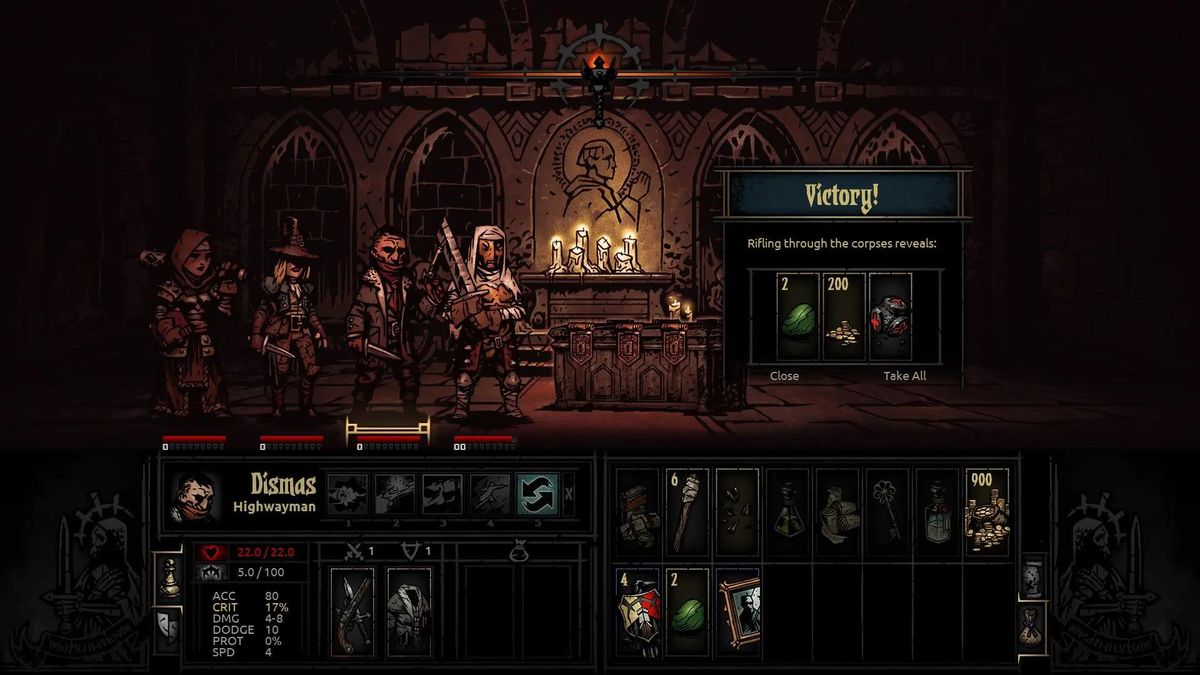This screenshot has width=1200, height=675.
Task: Take the jade stack from the Victory loot
Action: click(x=798, y=315)
